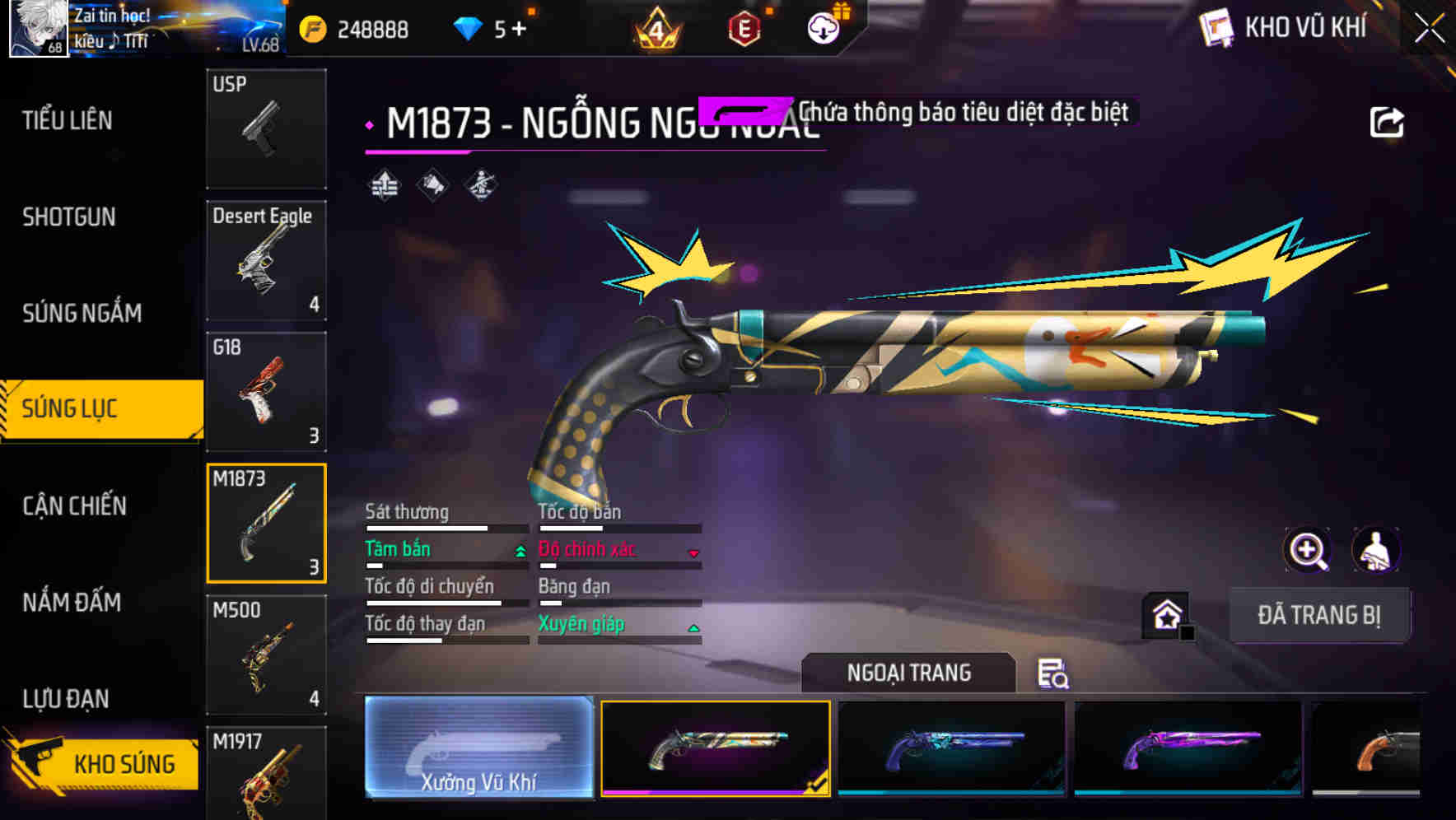Open the share arrow icon near weapon name
Image resolution: width=1456 pixels, height=820 pixels.
pos(1388,121)
